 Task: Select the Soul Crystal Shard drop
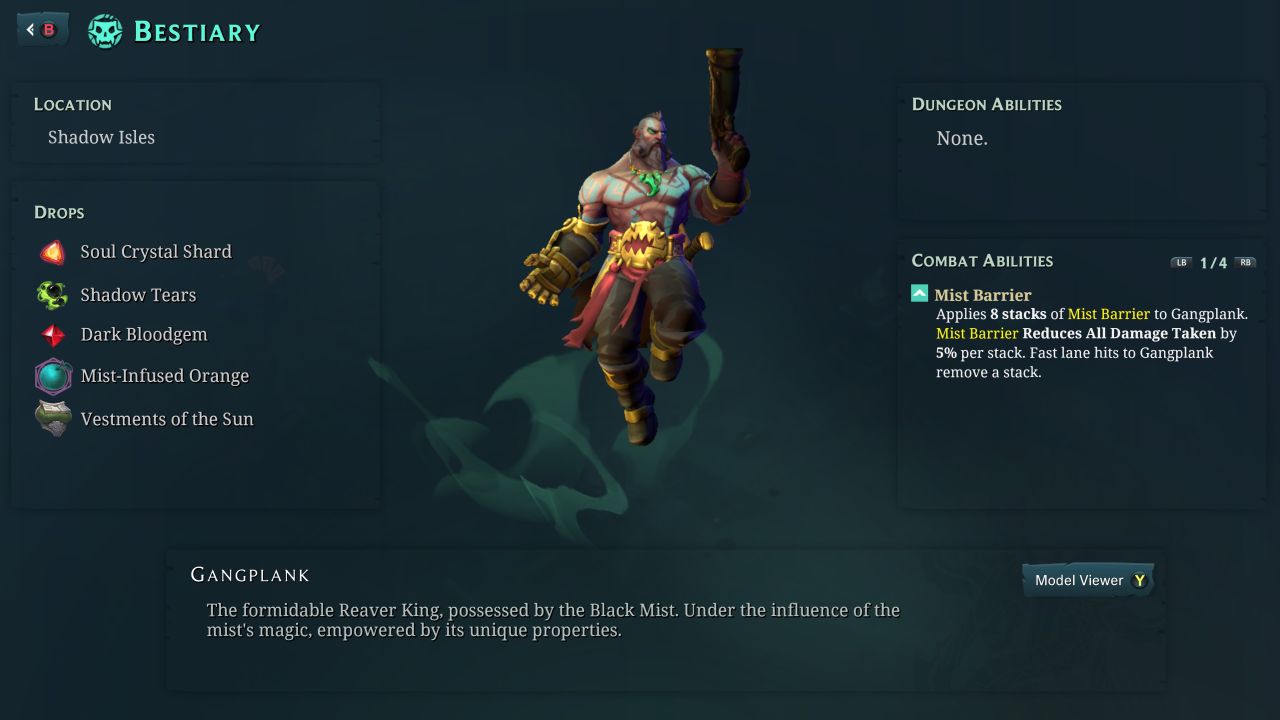coord(155,252)
